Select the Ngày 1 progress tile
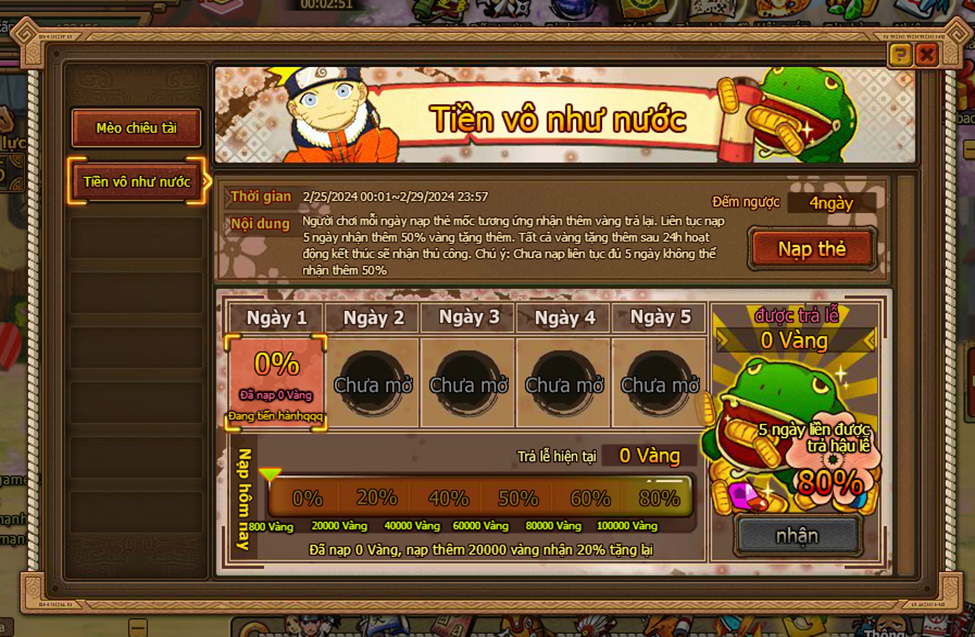The height and width of the screenshot is (637, 975). click(277, 382)
